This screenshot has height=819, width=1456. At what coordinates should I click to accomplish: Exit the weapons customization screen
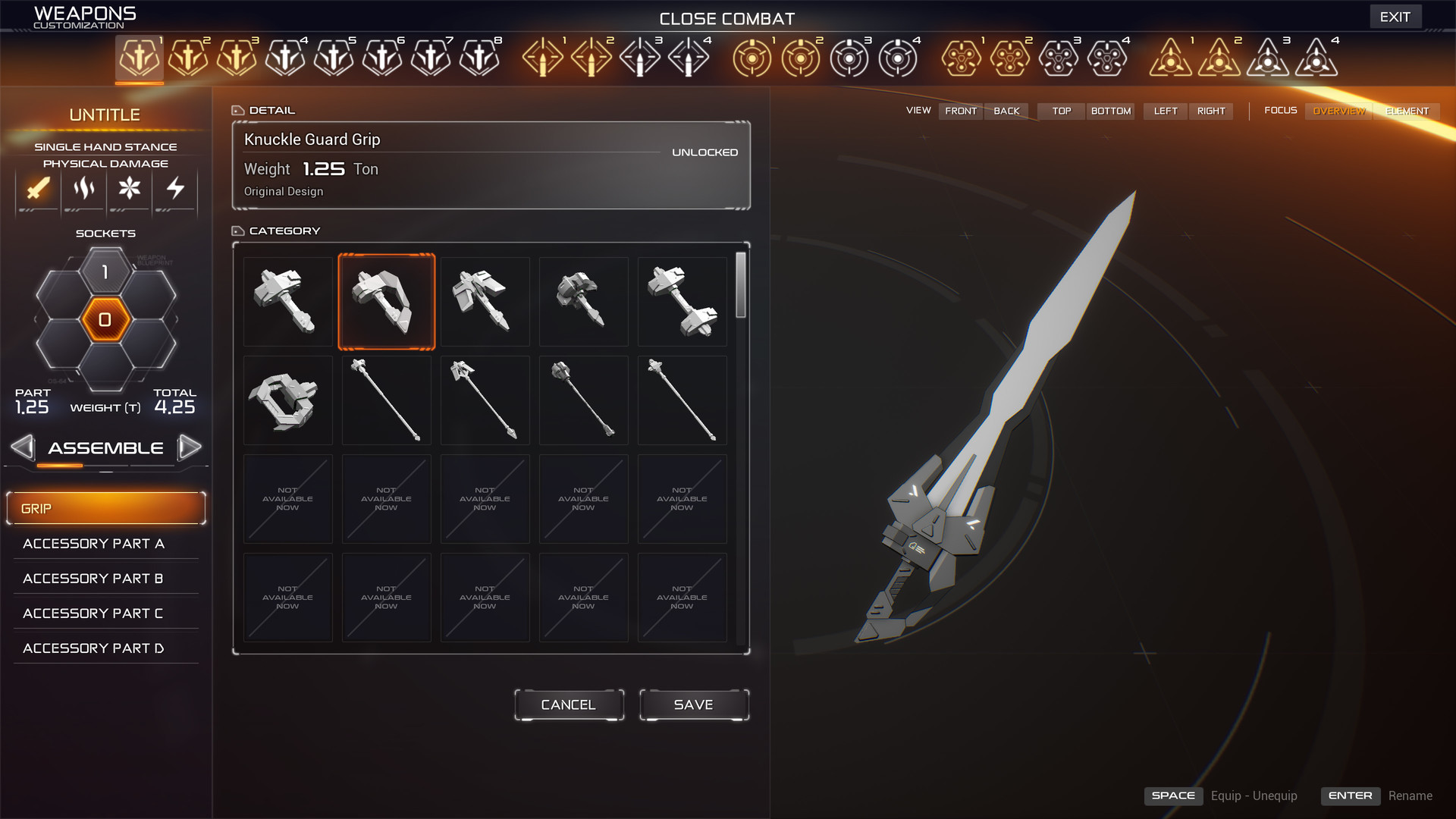(1395, 17)
